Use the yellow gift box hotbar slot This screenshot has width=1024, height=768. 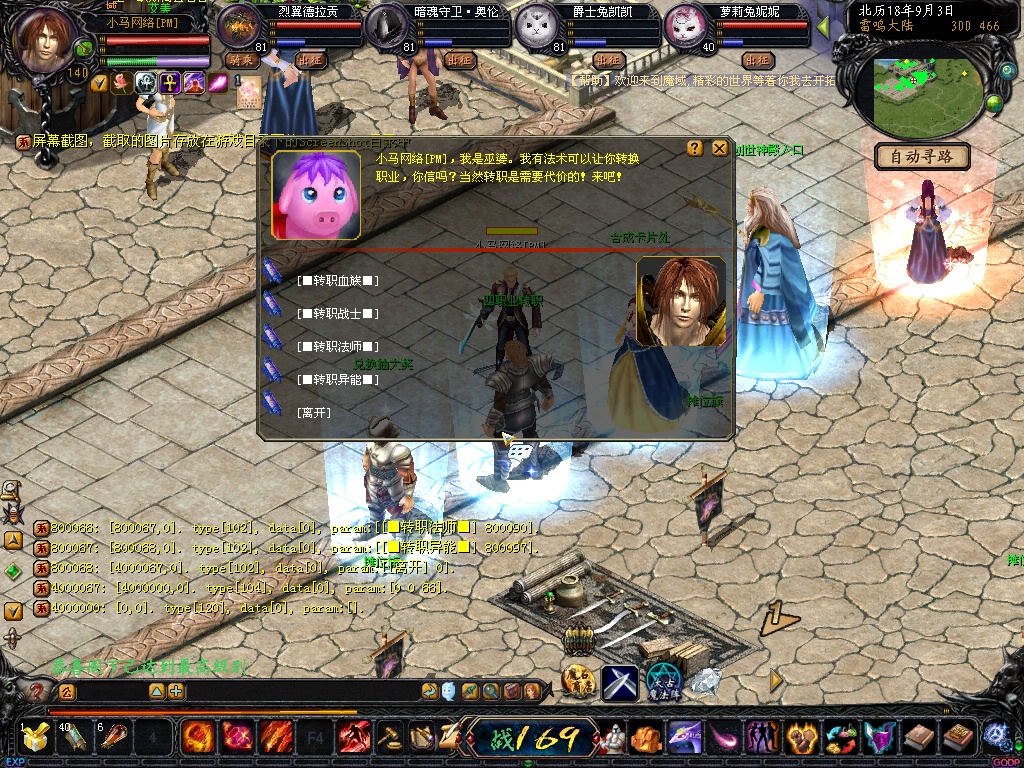(37, 738)
